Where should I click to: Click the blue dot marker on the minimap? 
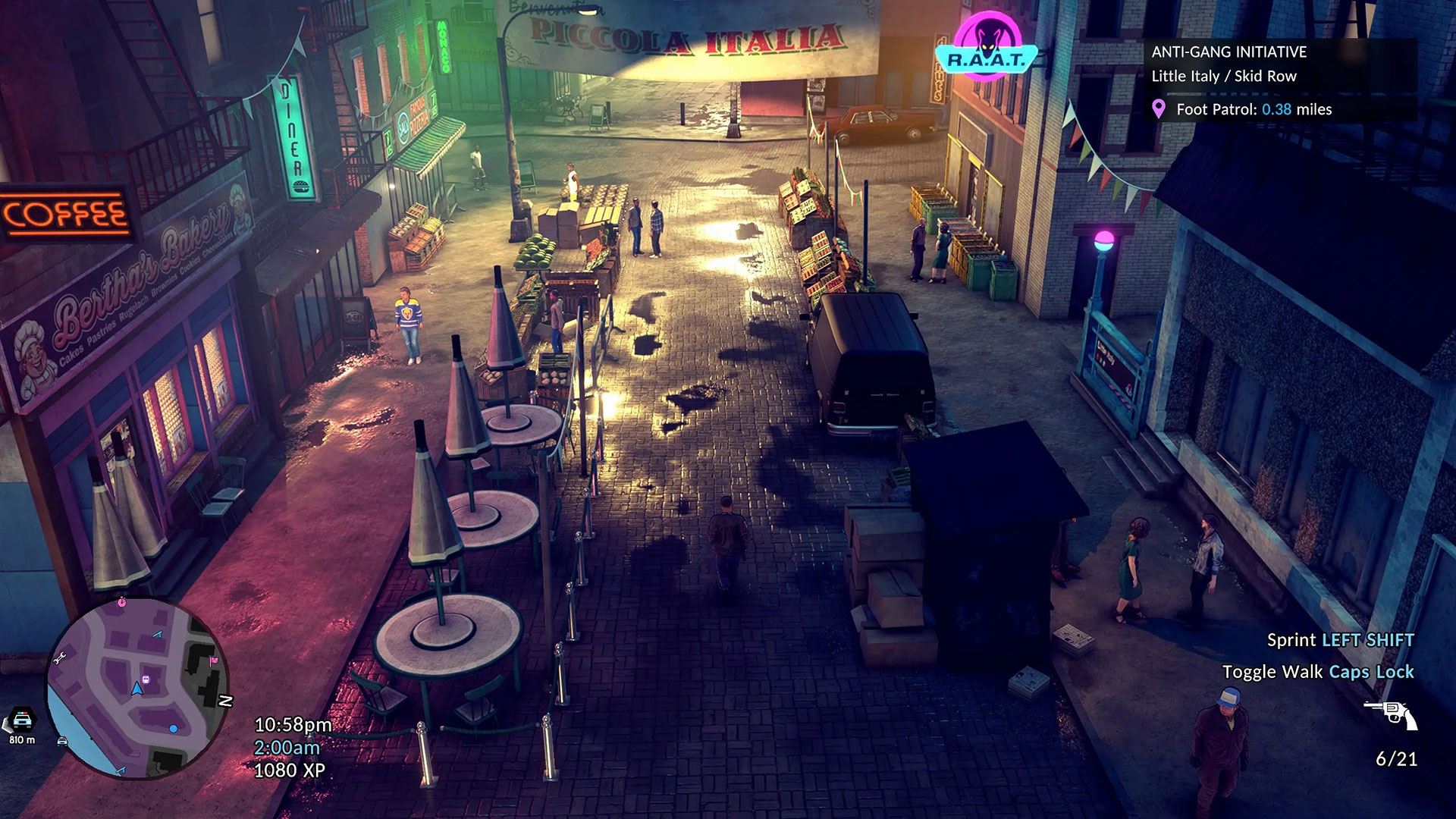pyautogui.click(x=174, y=729)
